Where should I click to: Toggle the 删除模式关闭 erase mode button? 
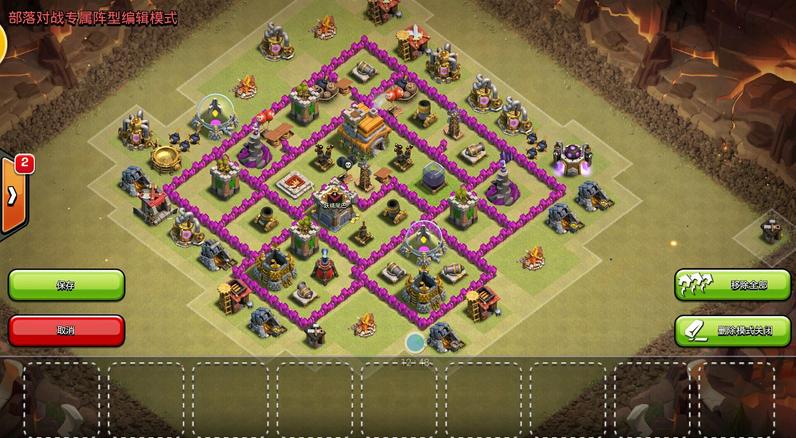[733, 329]
